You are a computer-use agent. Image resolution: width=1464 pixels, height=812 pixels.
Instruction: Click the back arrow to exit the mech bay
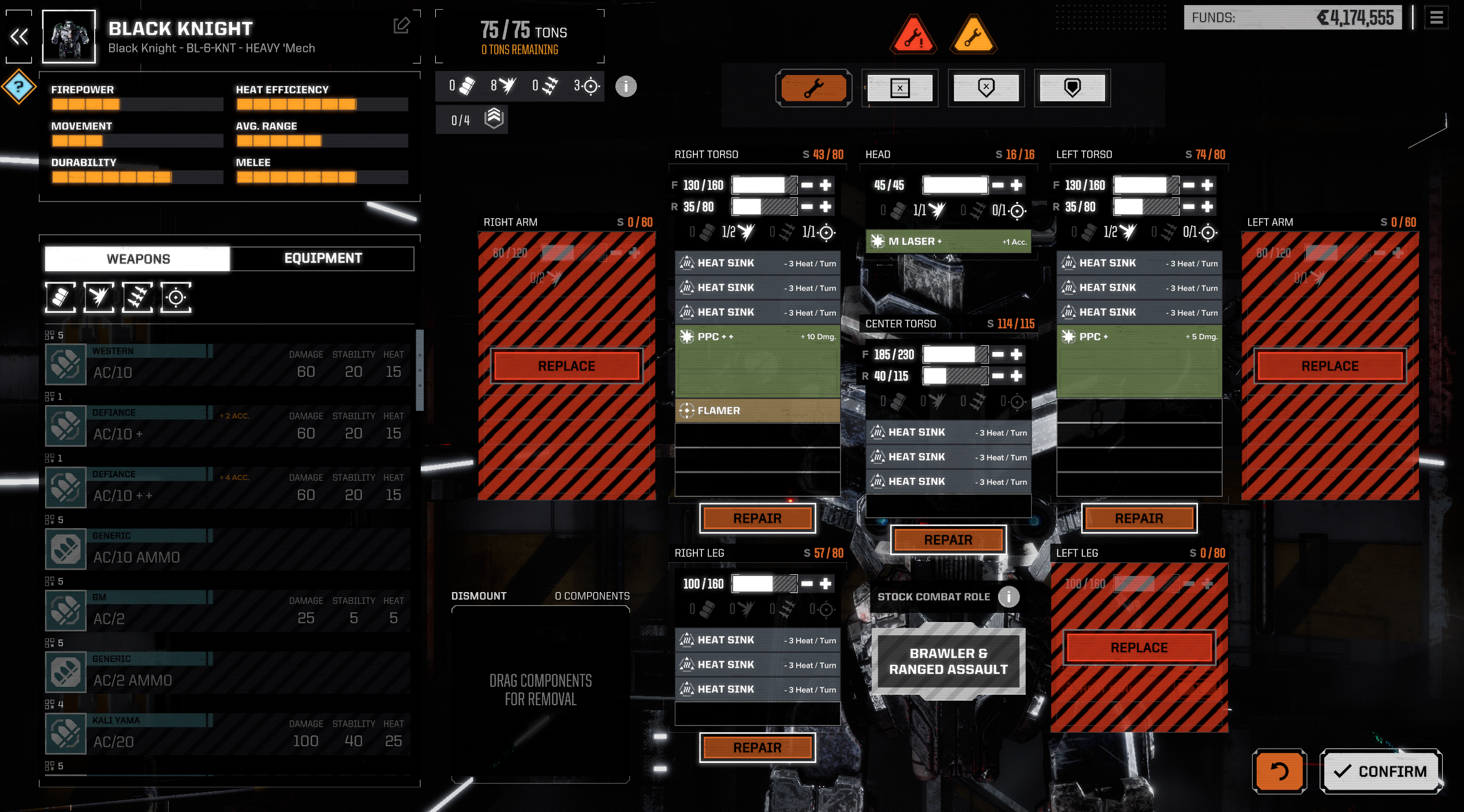(19, 37)
